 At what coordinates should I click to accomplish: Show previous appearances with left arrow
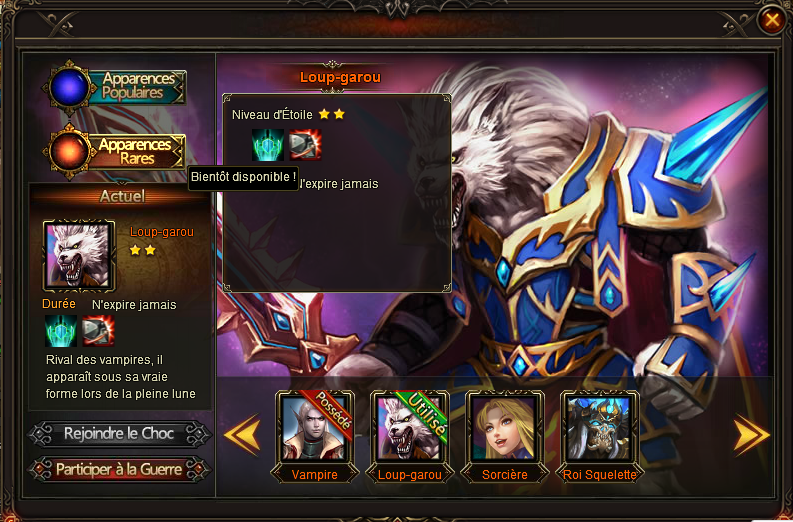coord(241,435)
